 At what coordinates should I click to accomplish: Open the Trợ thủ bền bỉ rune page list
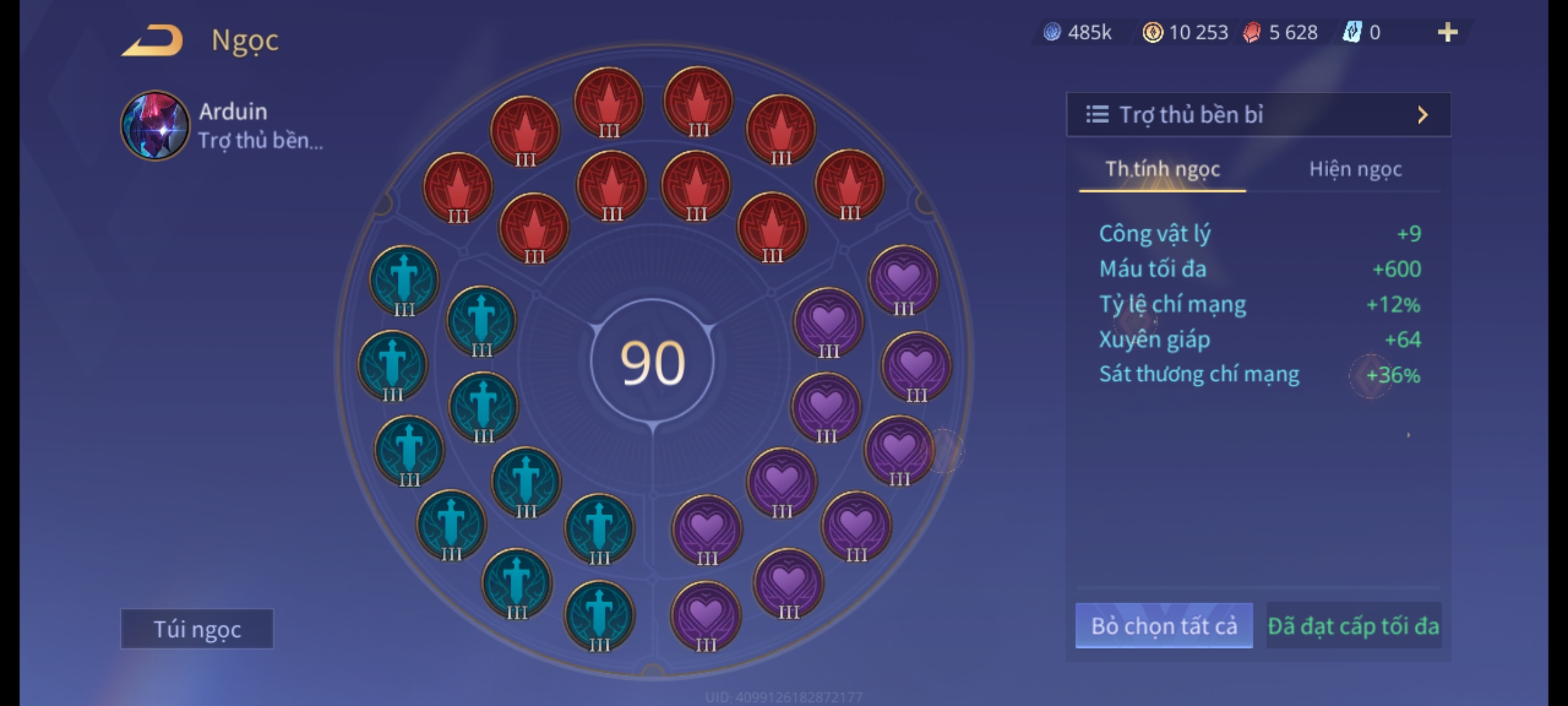[x=1258, y=115]
